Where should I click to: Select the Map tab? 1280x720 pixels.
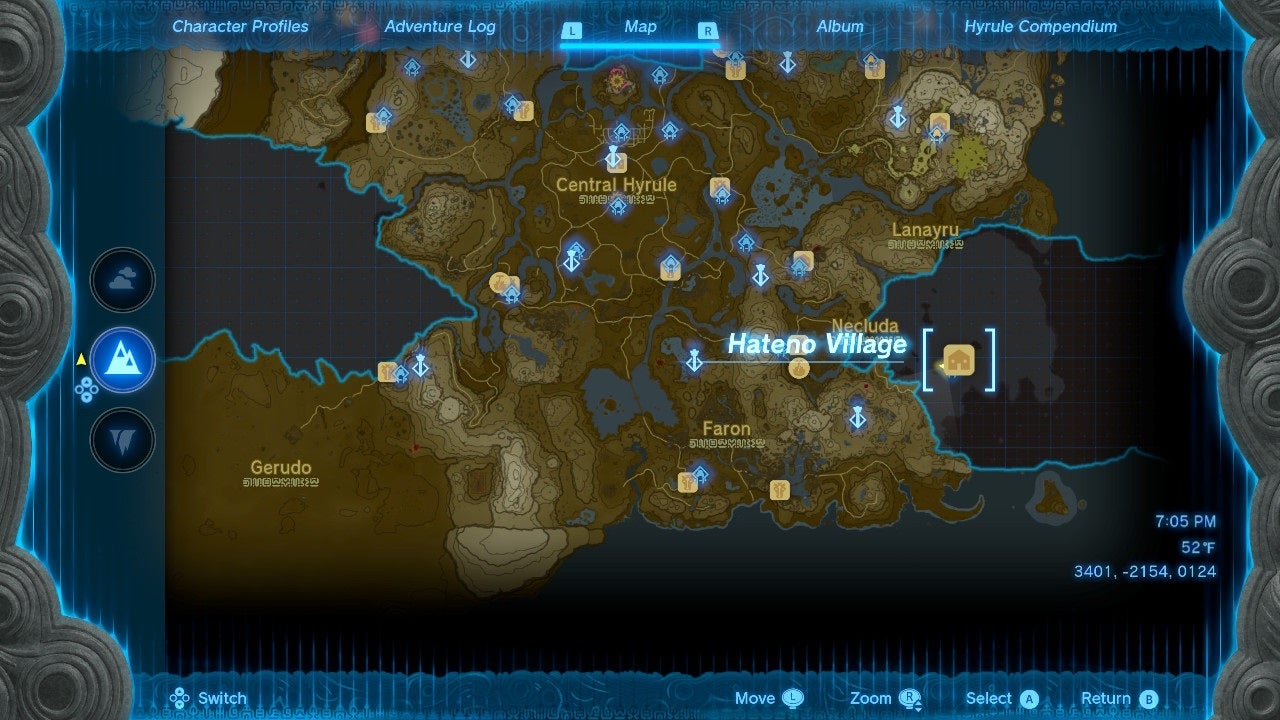coord(640,26)
